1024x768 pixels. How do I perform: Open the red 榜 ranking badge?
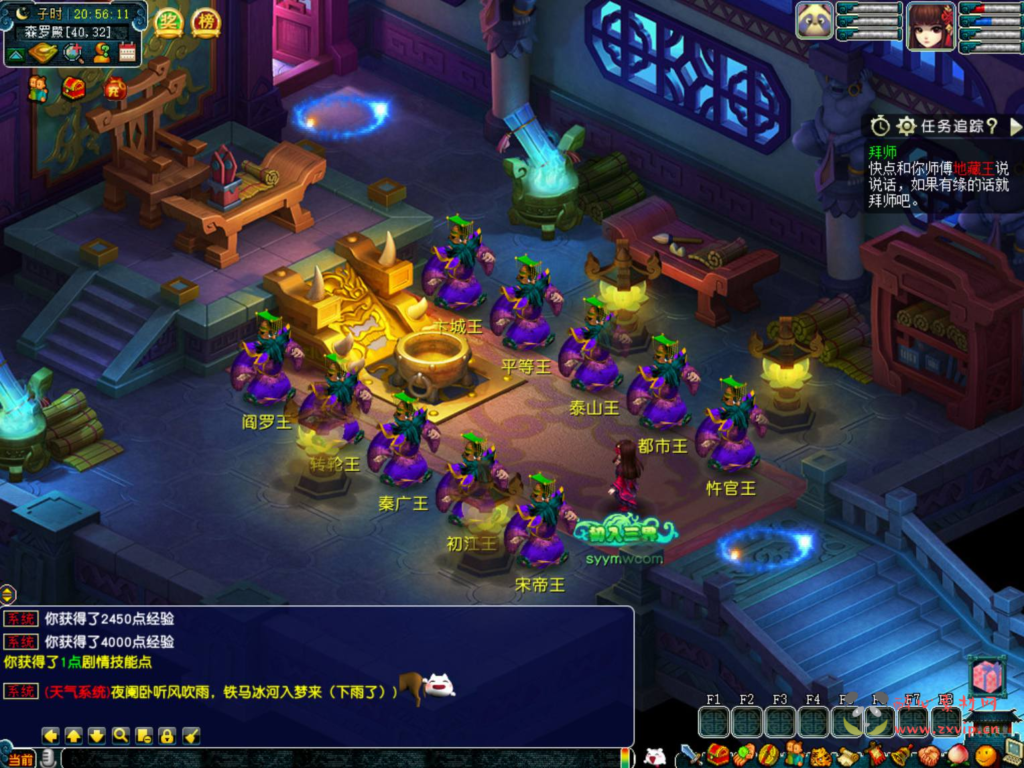click(x=205, y=22)
